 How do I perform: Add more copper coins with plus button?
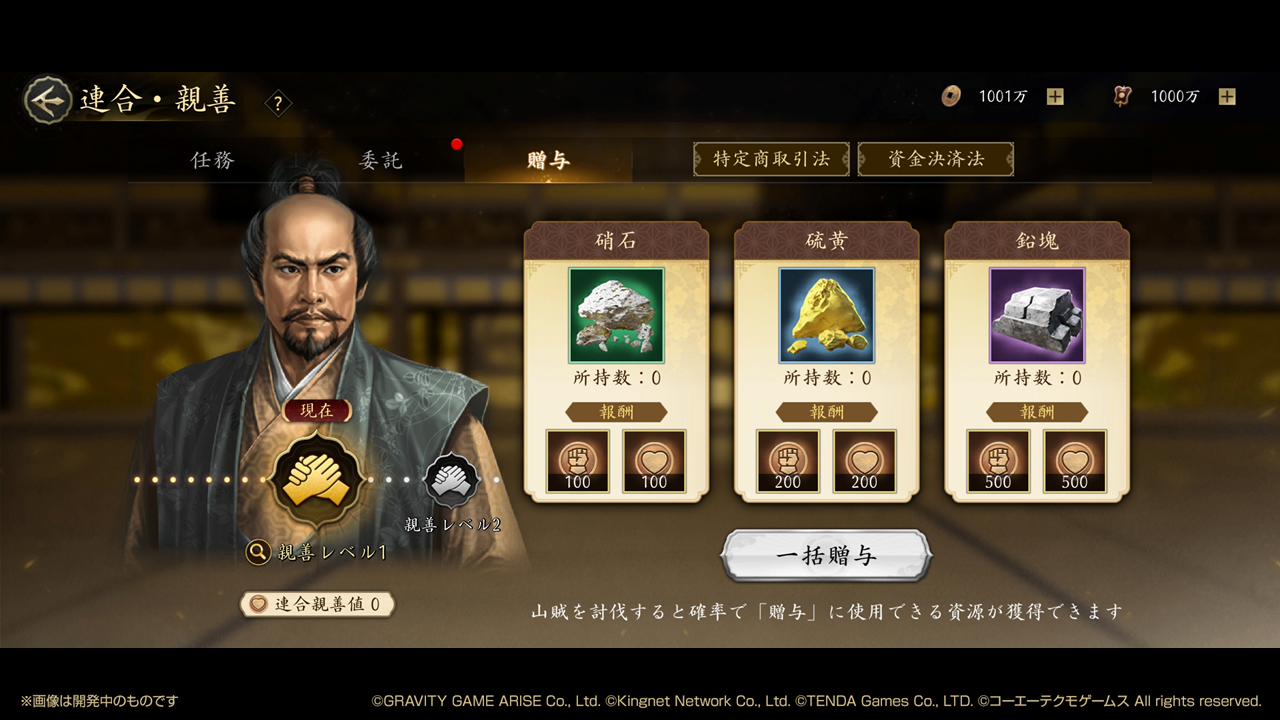tap(1055, 97)
